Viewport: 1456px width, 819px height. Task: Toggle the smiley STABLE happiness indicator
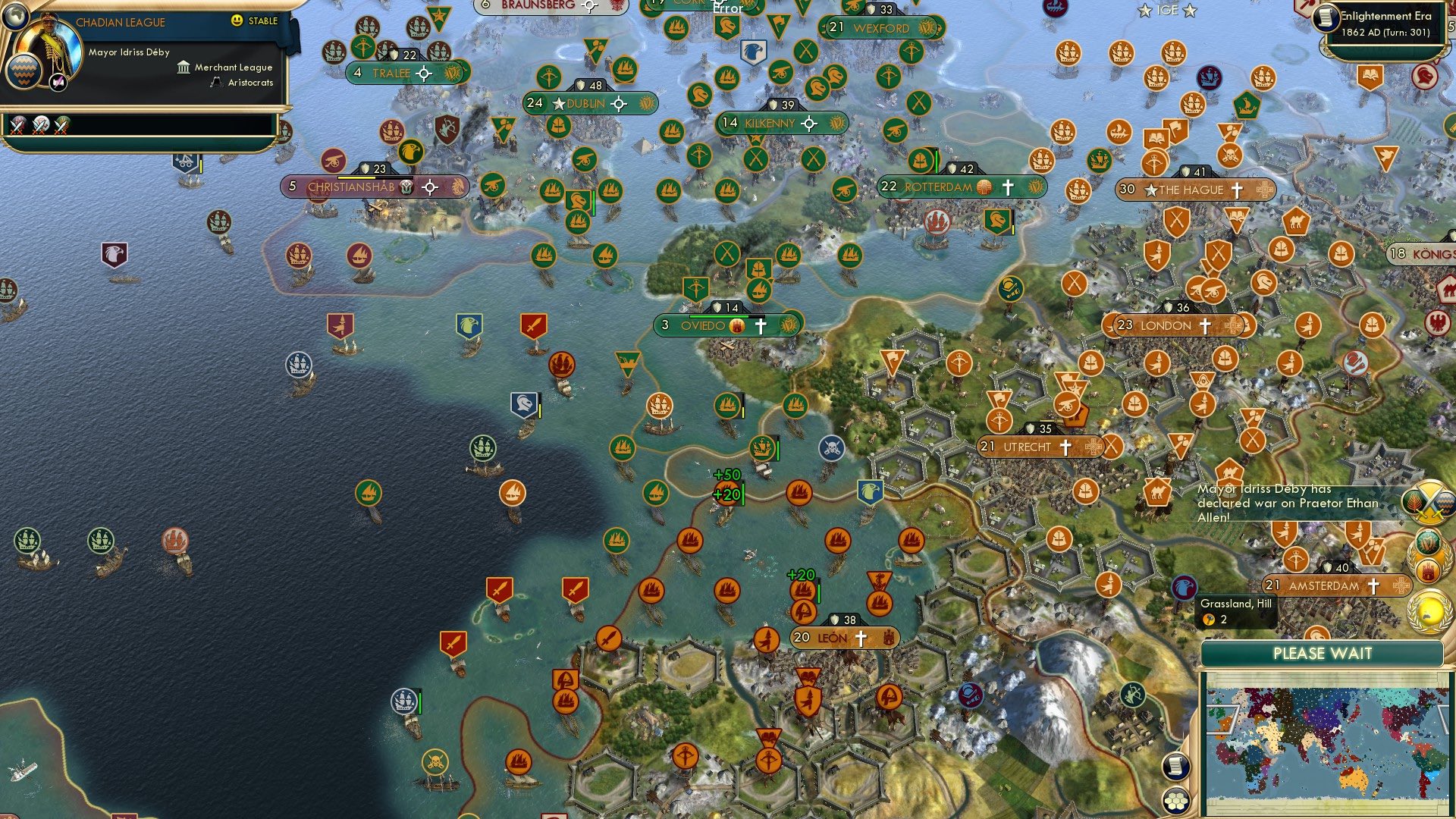237,21
